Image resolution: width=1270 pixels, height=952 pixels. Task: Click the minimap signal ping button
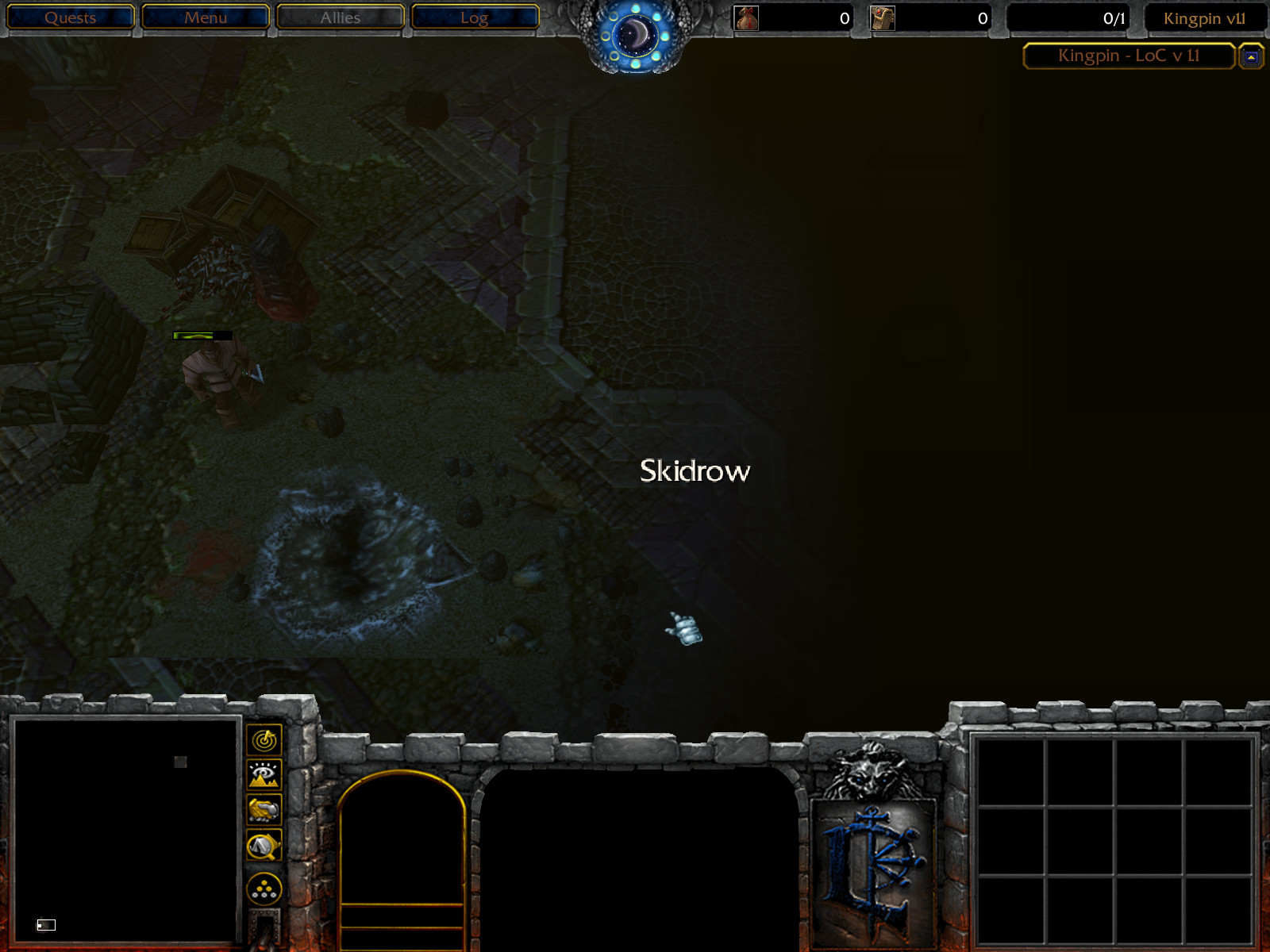pos(264,740)
